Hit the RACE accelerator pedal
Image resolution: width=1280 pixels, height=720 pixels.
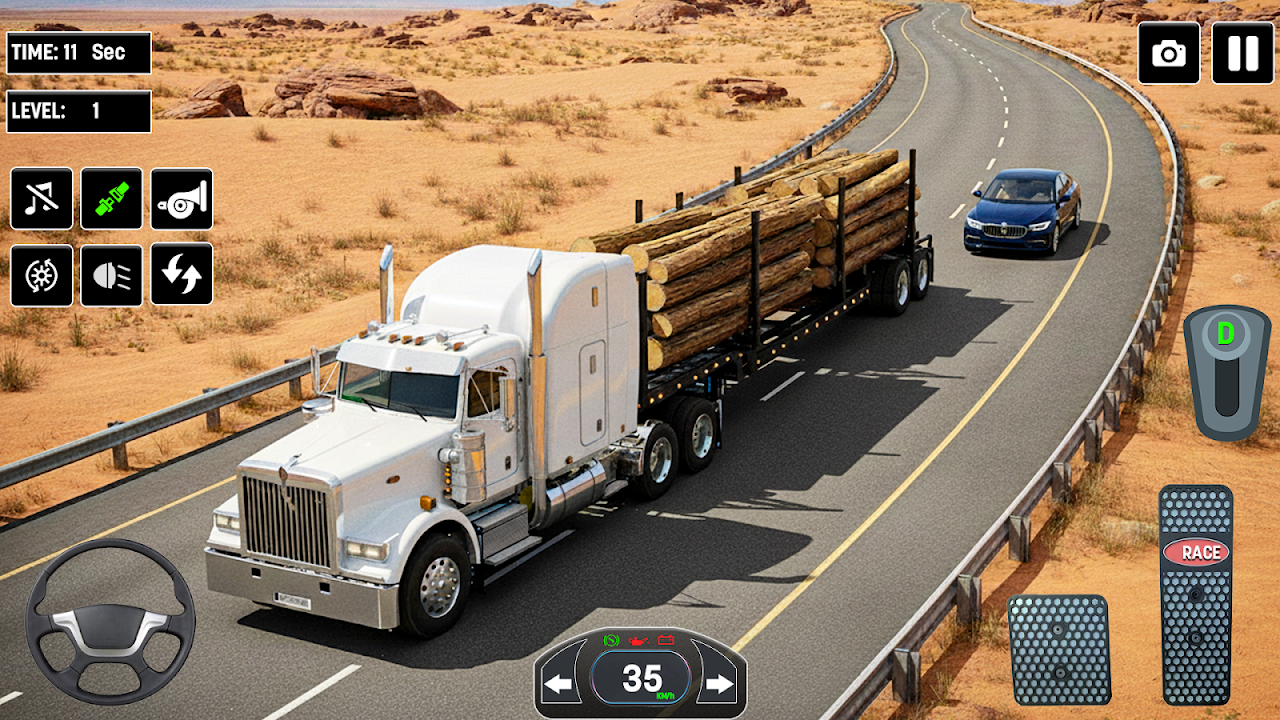click(1196, 594)
